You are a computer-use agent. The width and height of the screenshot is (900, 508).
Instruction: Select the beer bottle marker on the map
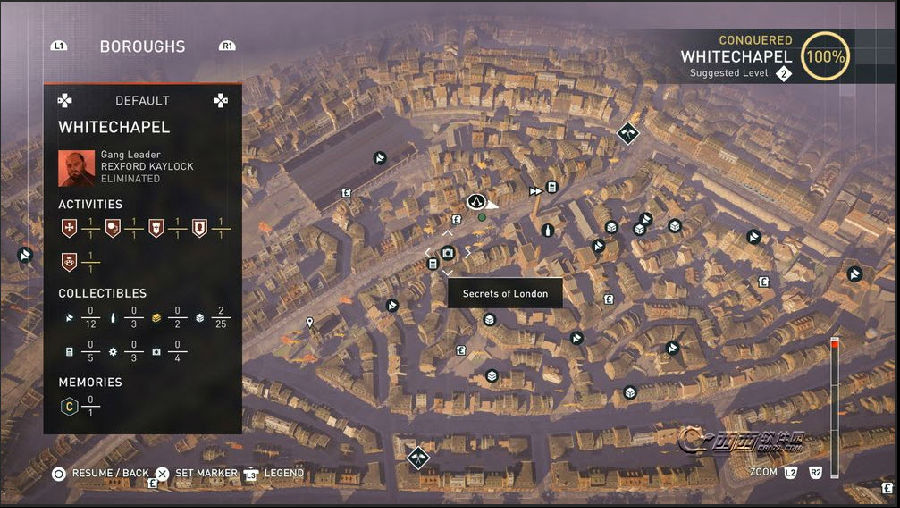pos(547,230)
